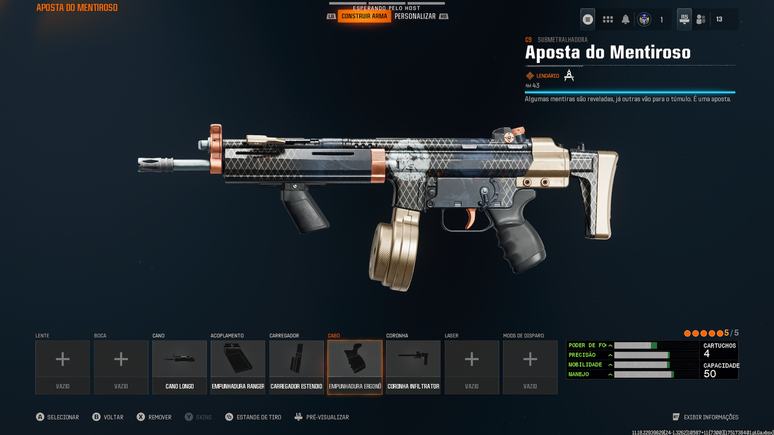Open the notifications bell
Screen dimensions: 774x435
pyautogui.click(x=626, y=19)
